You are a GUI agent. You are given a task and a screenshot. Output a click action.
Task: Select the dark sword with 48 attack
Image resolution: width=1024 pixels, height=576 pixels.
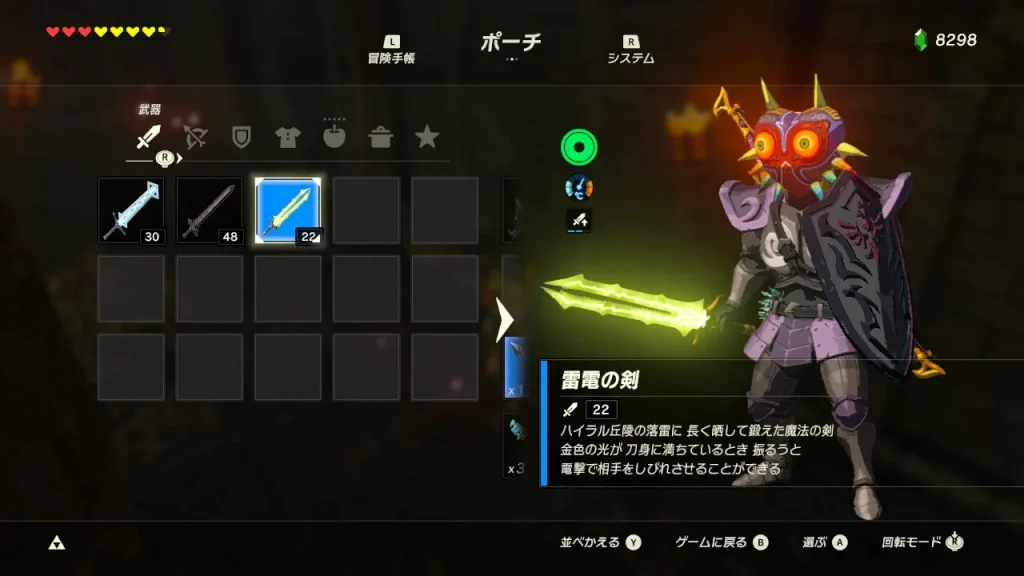pyautogui.click(x=209, y=210)
